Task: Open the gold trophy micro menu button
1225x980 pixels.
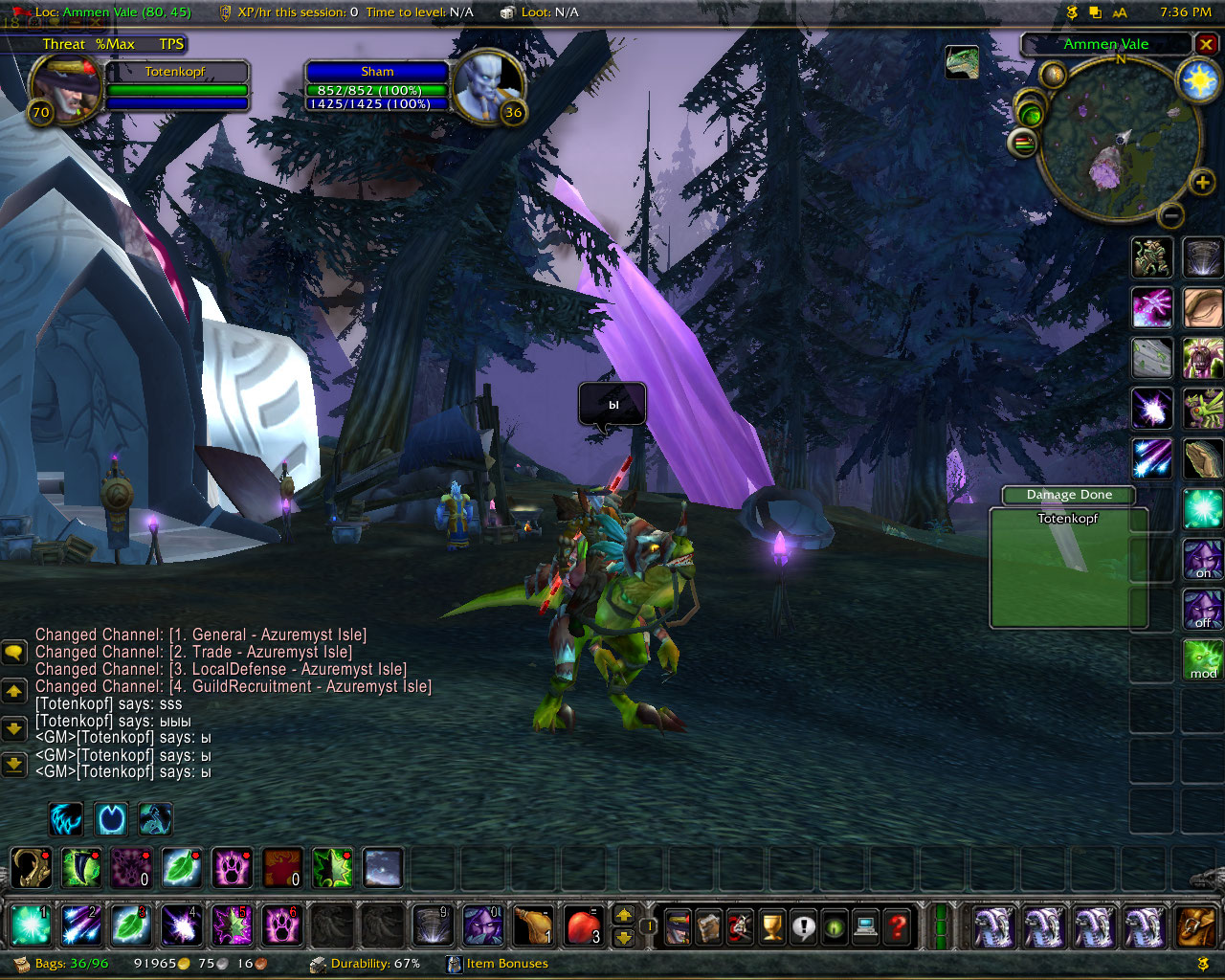Action: [x=771, y=926]
